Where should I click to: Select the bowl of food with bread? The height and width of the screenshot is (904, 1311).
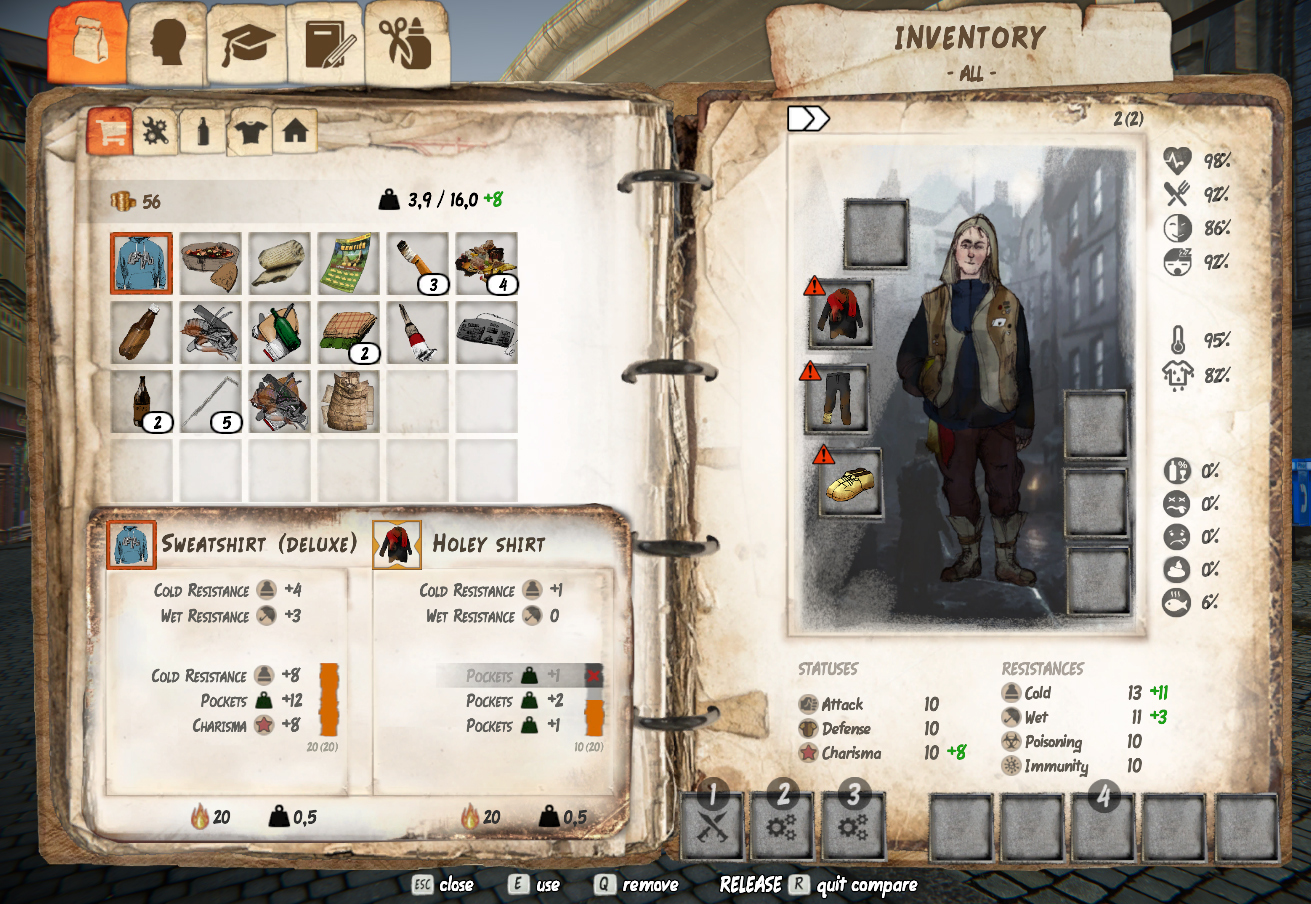[x=210, y=263]
